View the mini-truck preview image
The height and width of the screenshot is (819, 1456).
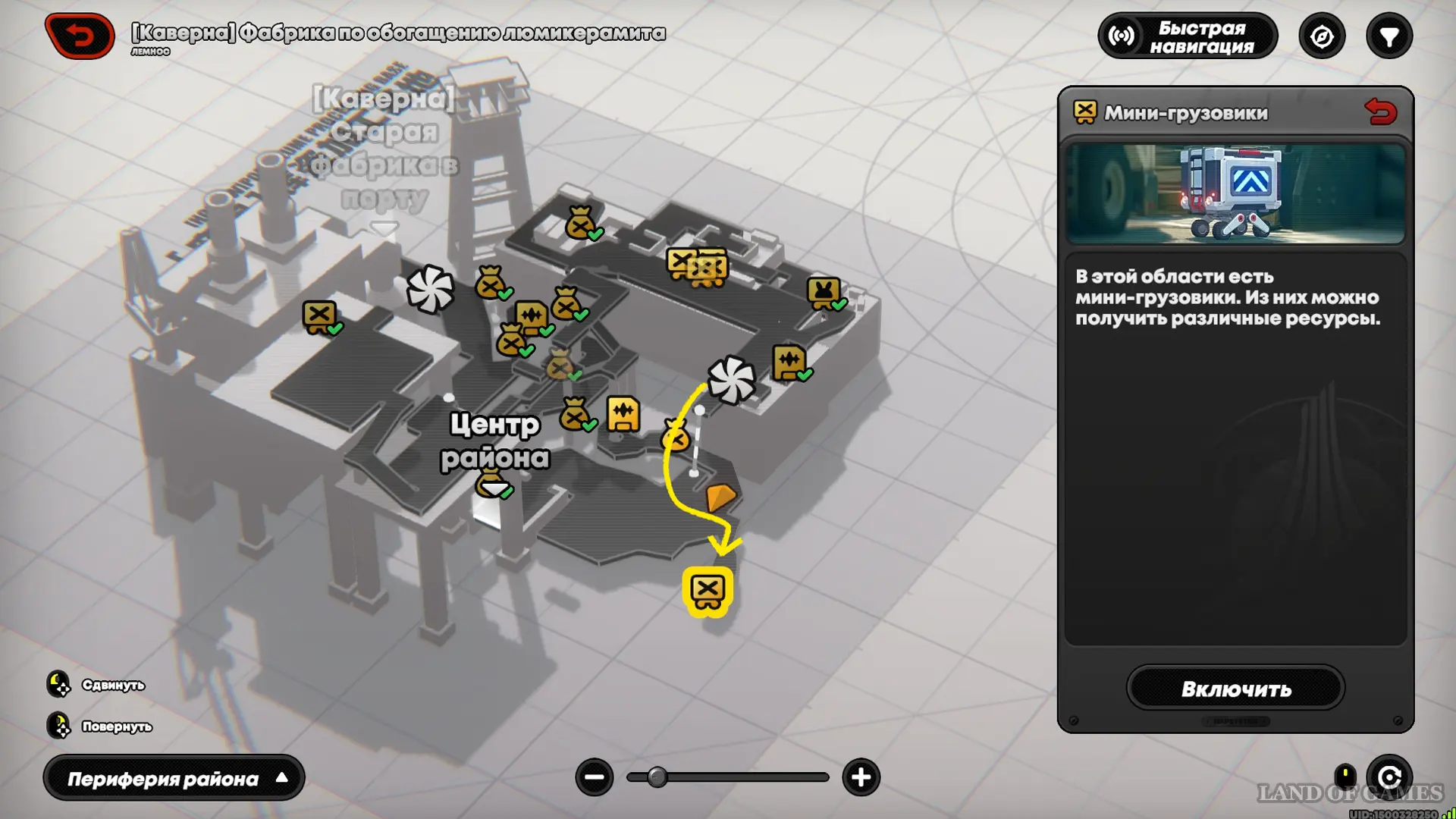tap(1235, 194)
